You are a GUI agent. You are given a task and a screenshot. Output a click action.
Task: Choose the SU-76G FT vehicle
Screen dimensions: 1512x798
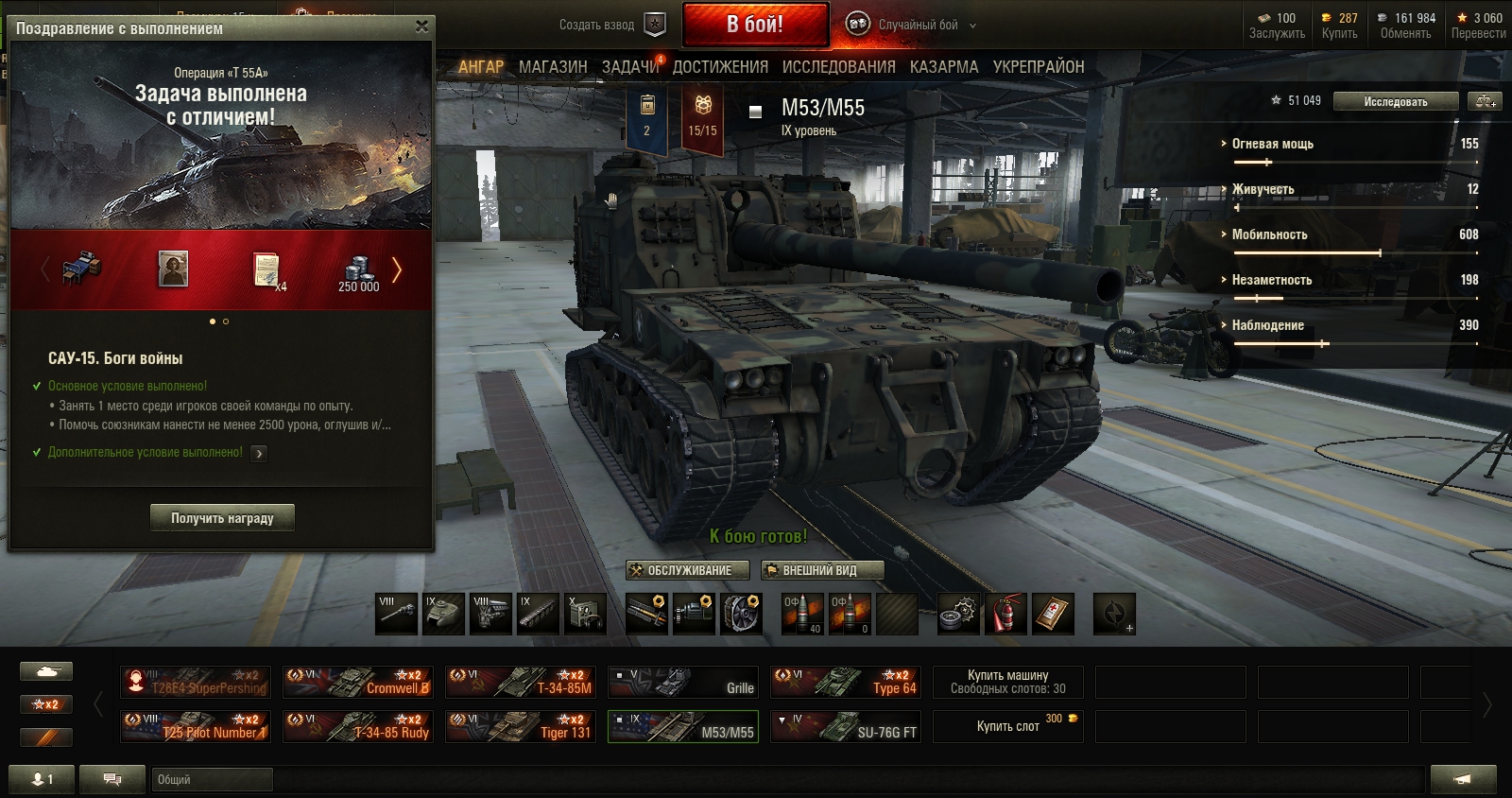point(846,726)
